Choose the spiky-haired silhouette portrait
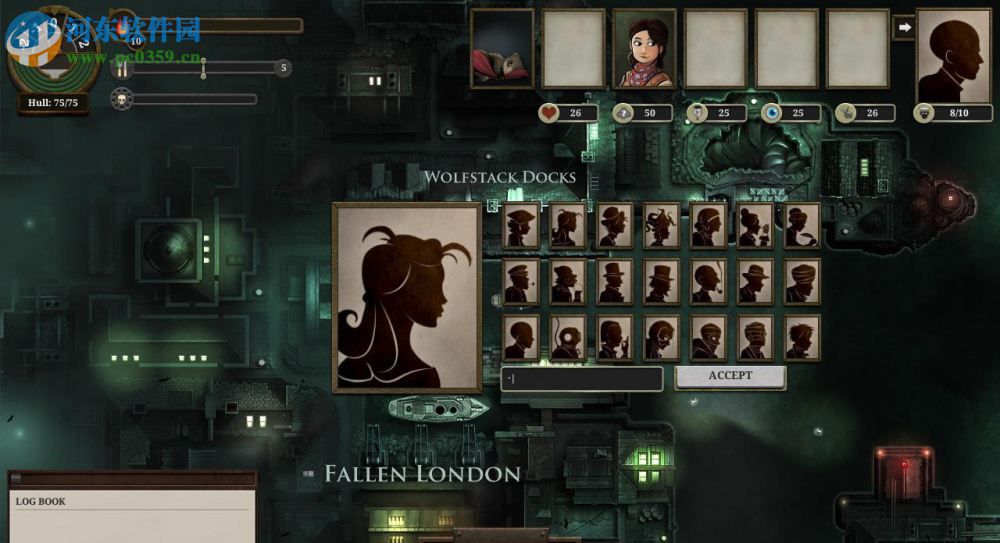This screenshot has width=1000, height=543. pos(802,337)
